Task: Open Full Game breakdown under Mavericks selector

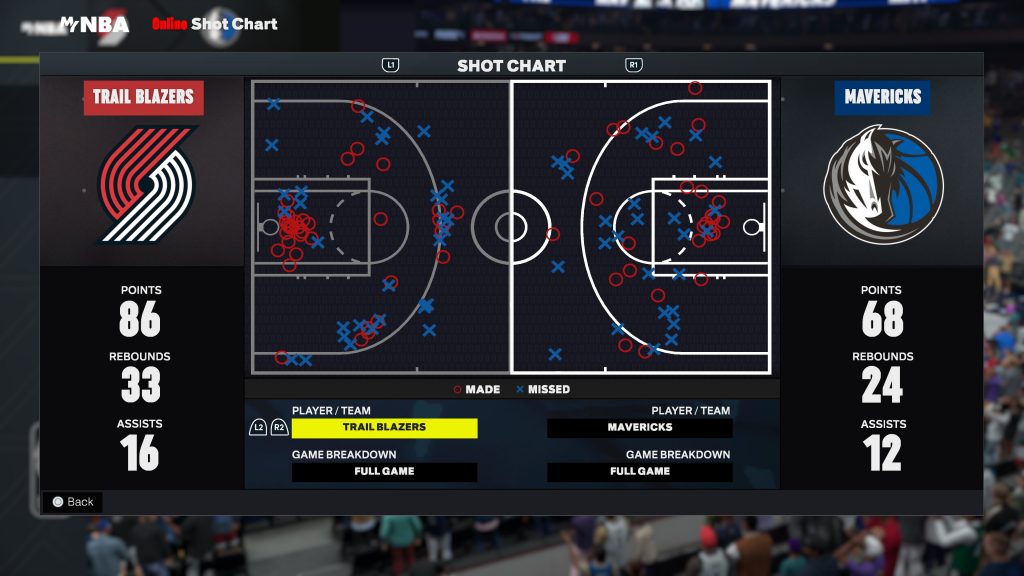Action: click(x=640, y=472)
